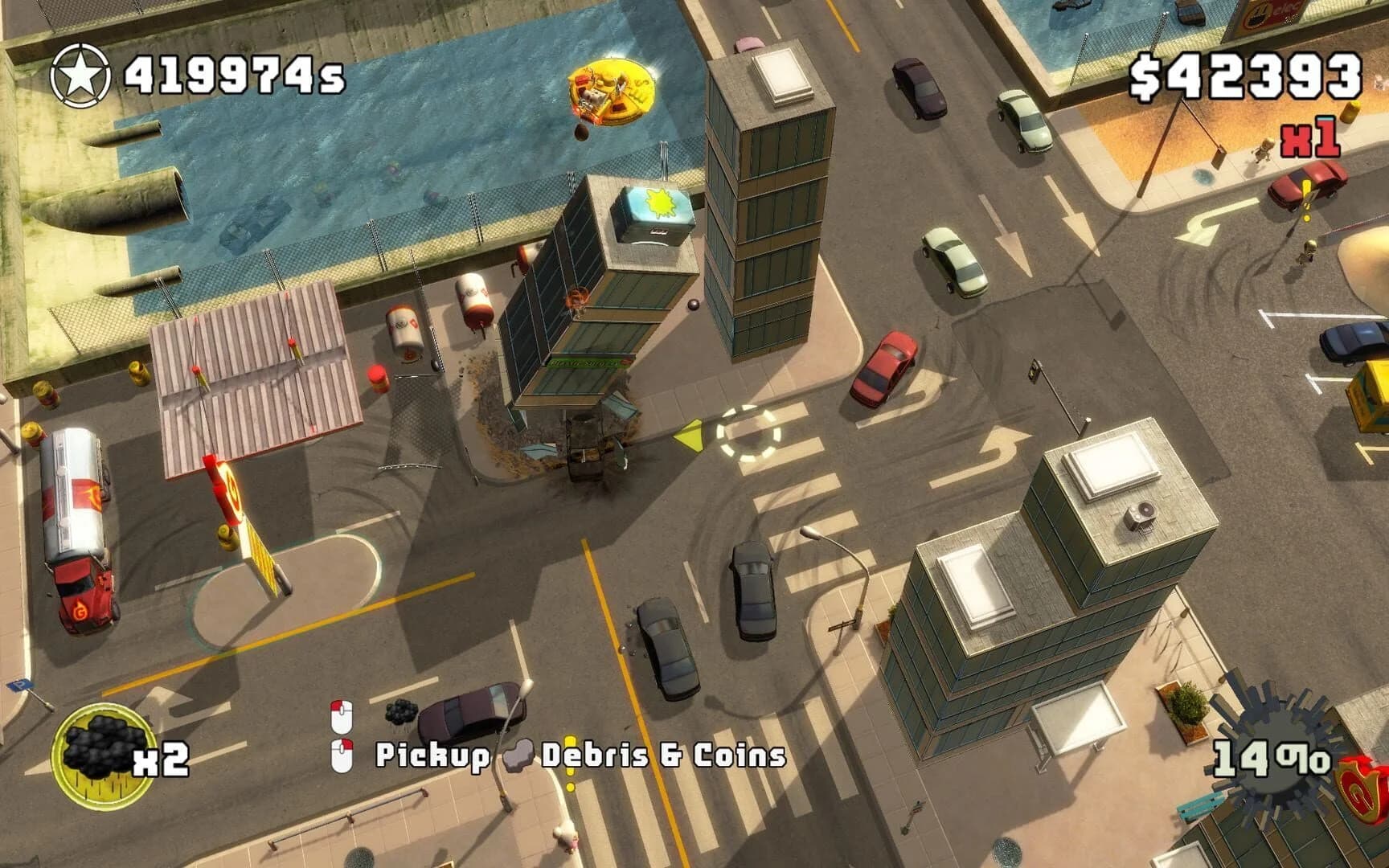This screenshot has height=868, width=1389.
Task: Click the 419974s score readout
Action: pyautogui.click(x=233, y=74)
